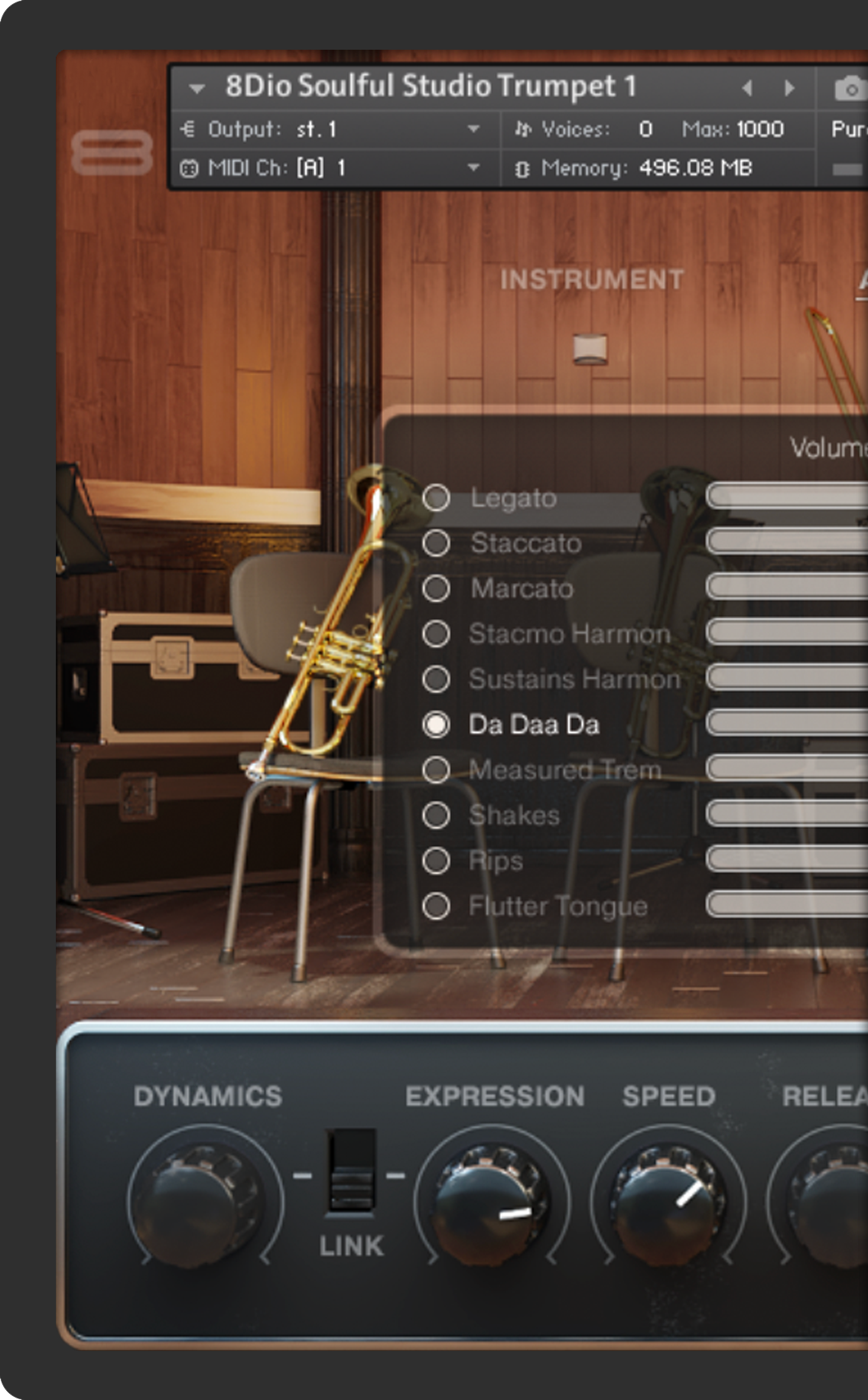Choose the Staccato articulation
Viewport: 868px width, 1400px height.
pyautogui.click(x=436, y=543)
